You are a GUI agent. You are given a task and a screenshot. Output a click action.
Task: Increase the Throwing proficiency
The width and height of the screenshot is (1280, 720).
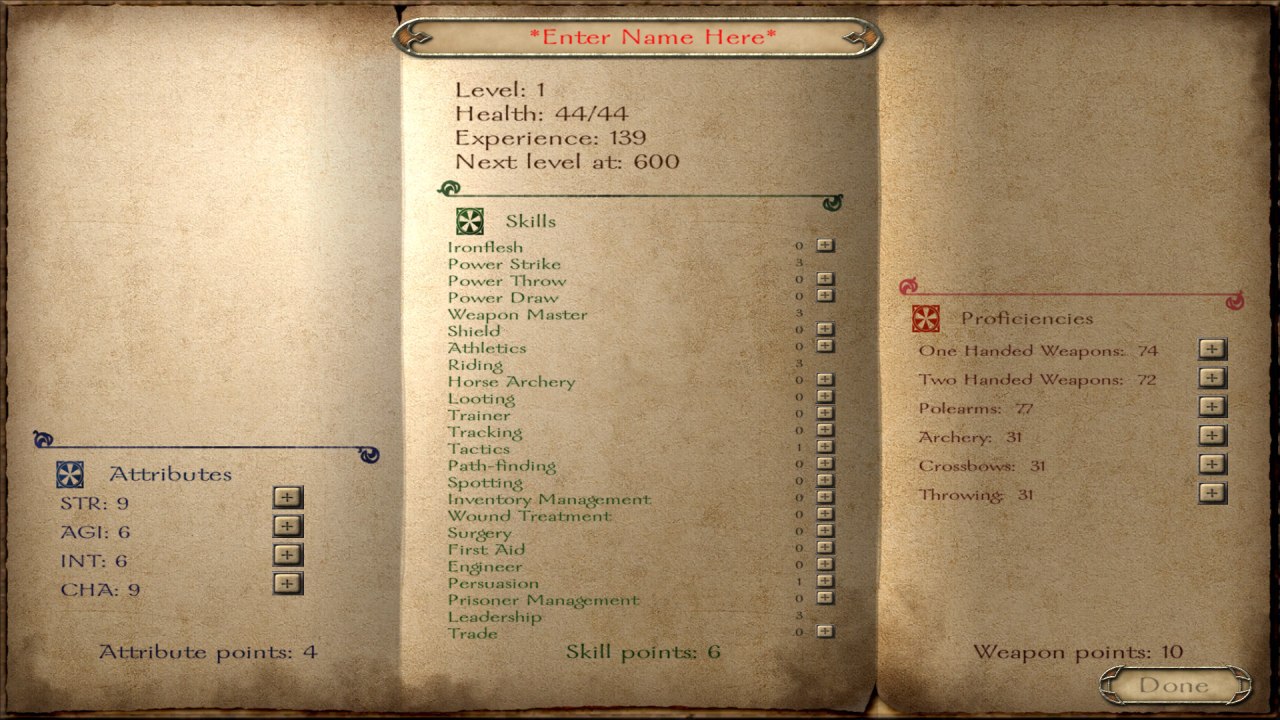(1212, 493)
